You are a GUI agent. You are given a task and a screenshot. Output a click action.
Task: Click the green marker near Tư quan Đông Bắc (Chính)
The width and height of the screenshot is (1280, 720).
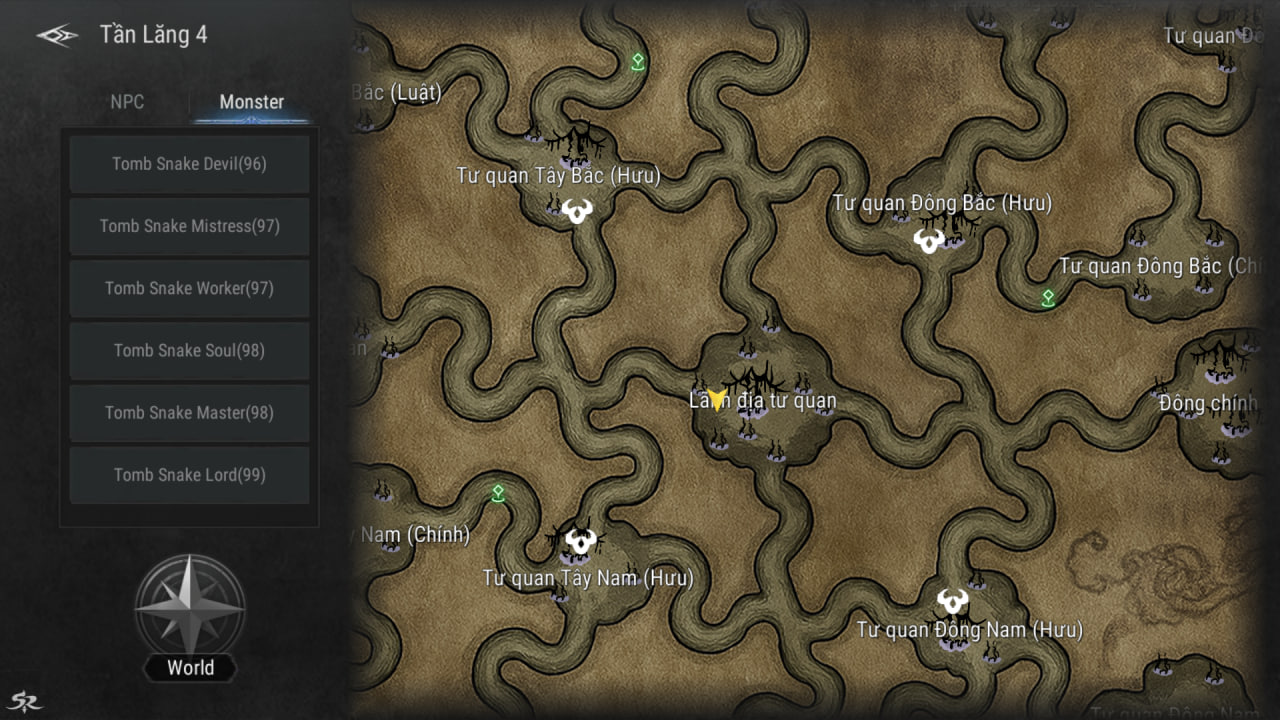[x=1048, y=298]
